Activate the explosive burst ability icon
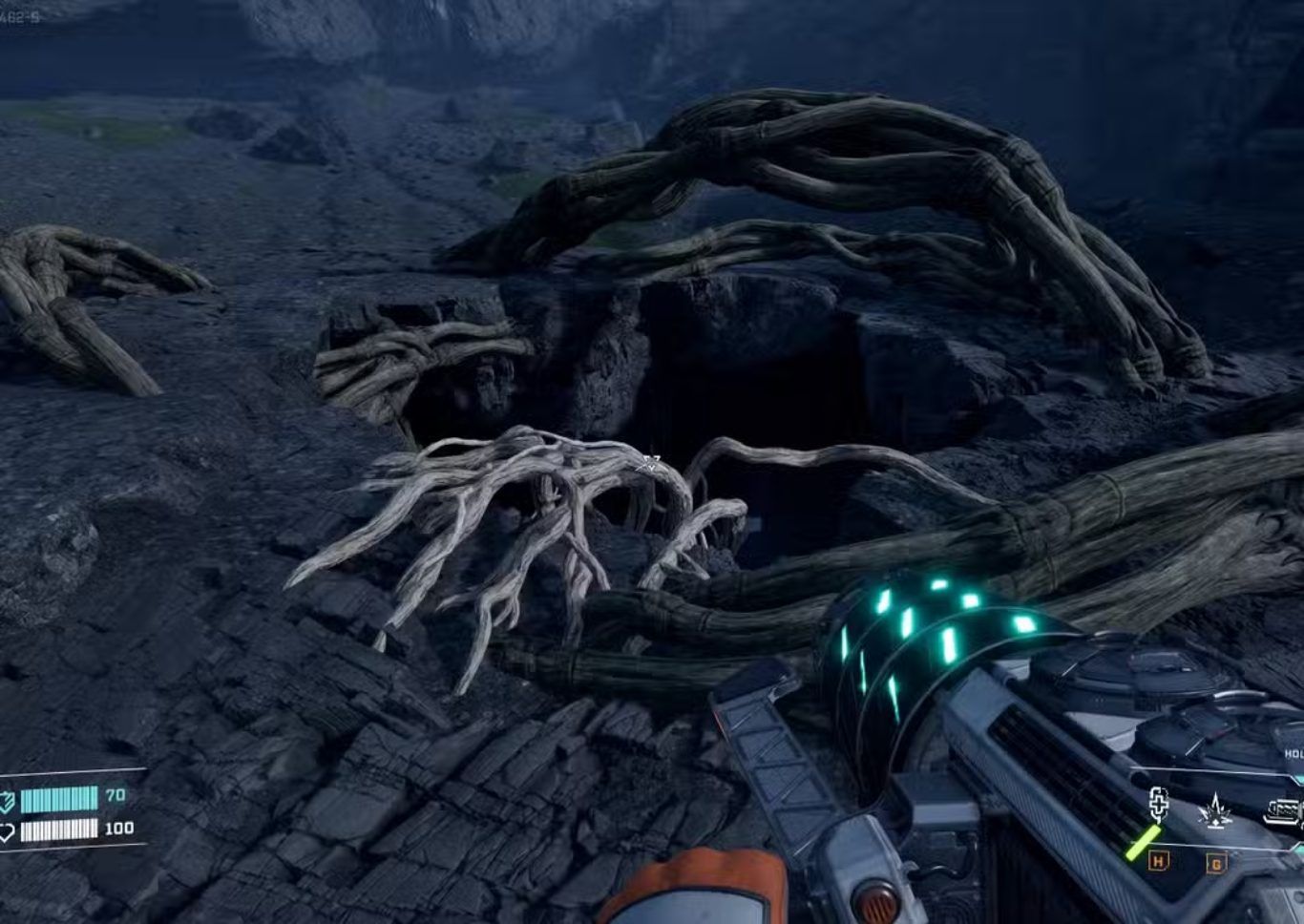The width and height of the screenshot is (1304, 924). tap(1214, 812)
